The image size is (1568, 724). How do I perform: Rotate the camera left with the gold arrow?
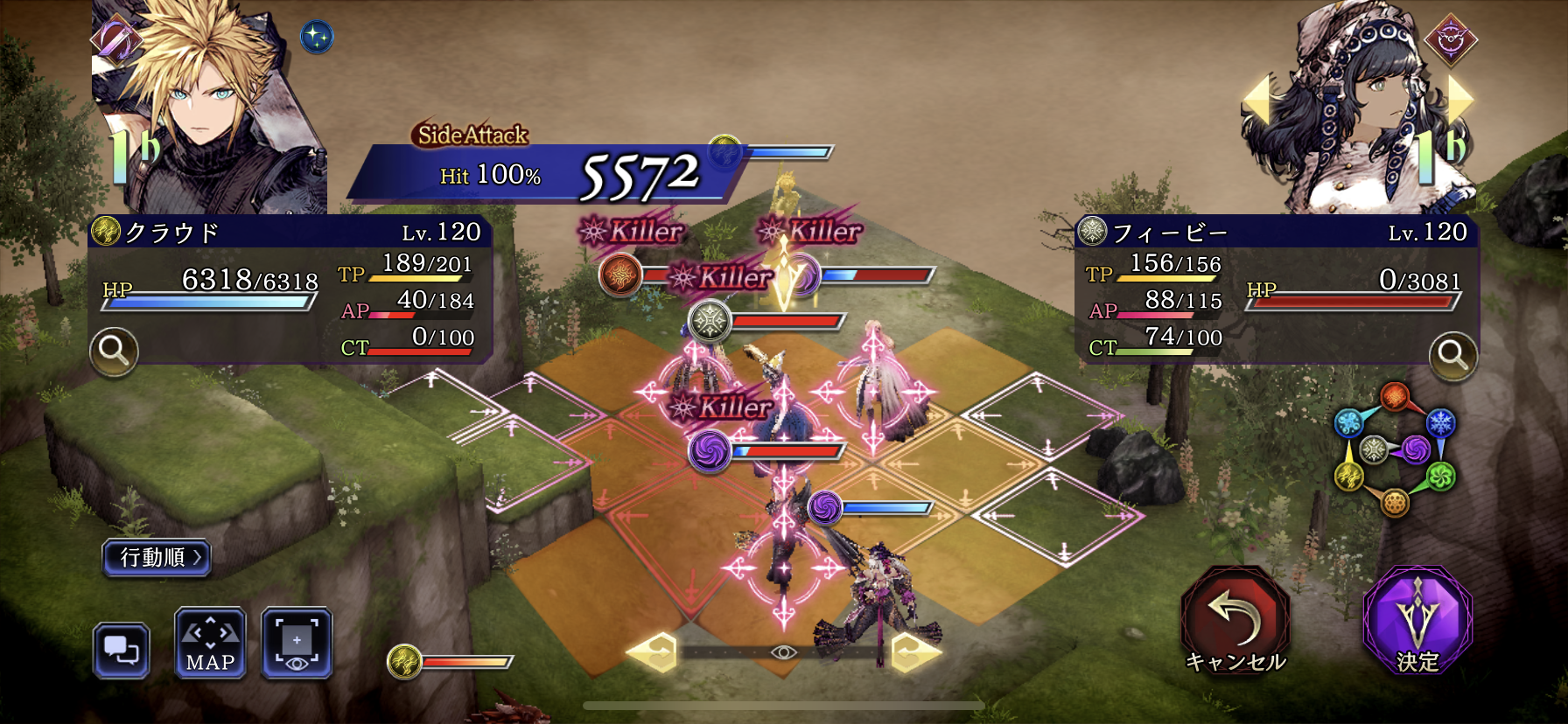(x=654, y=652)
